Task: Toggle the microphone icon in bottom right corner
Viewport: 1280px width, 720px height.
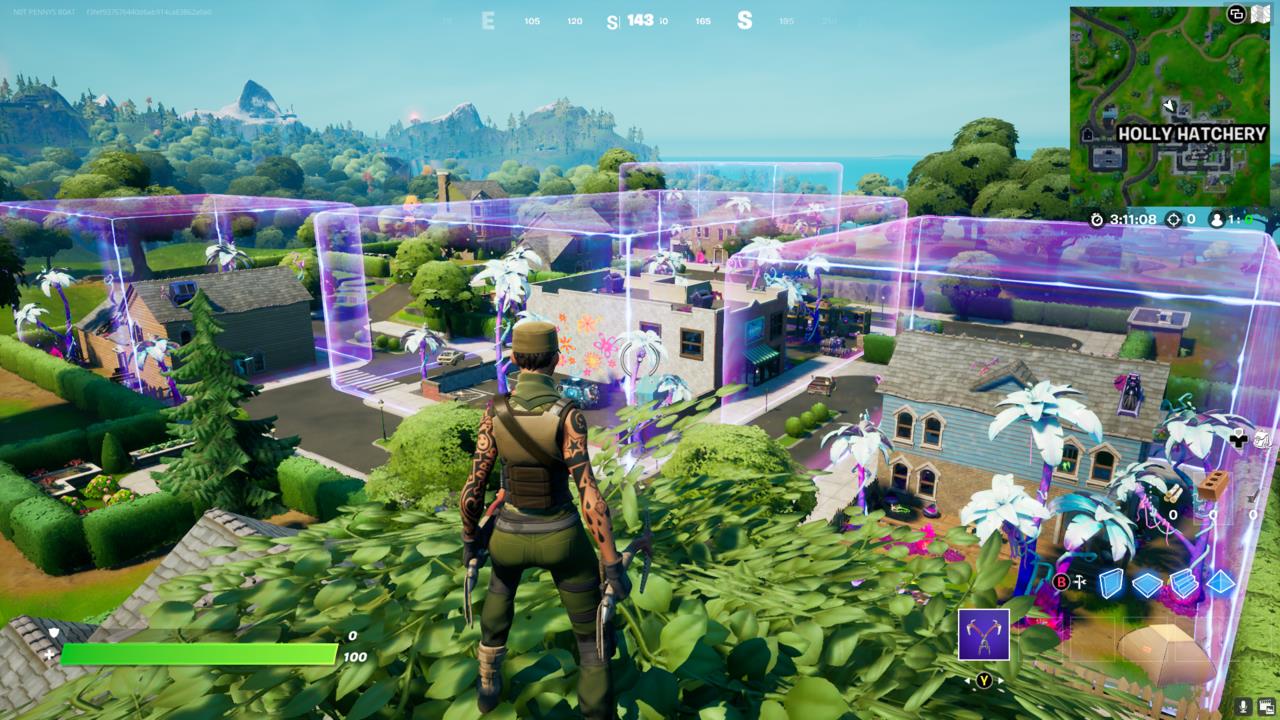Action: point(1243,706)
